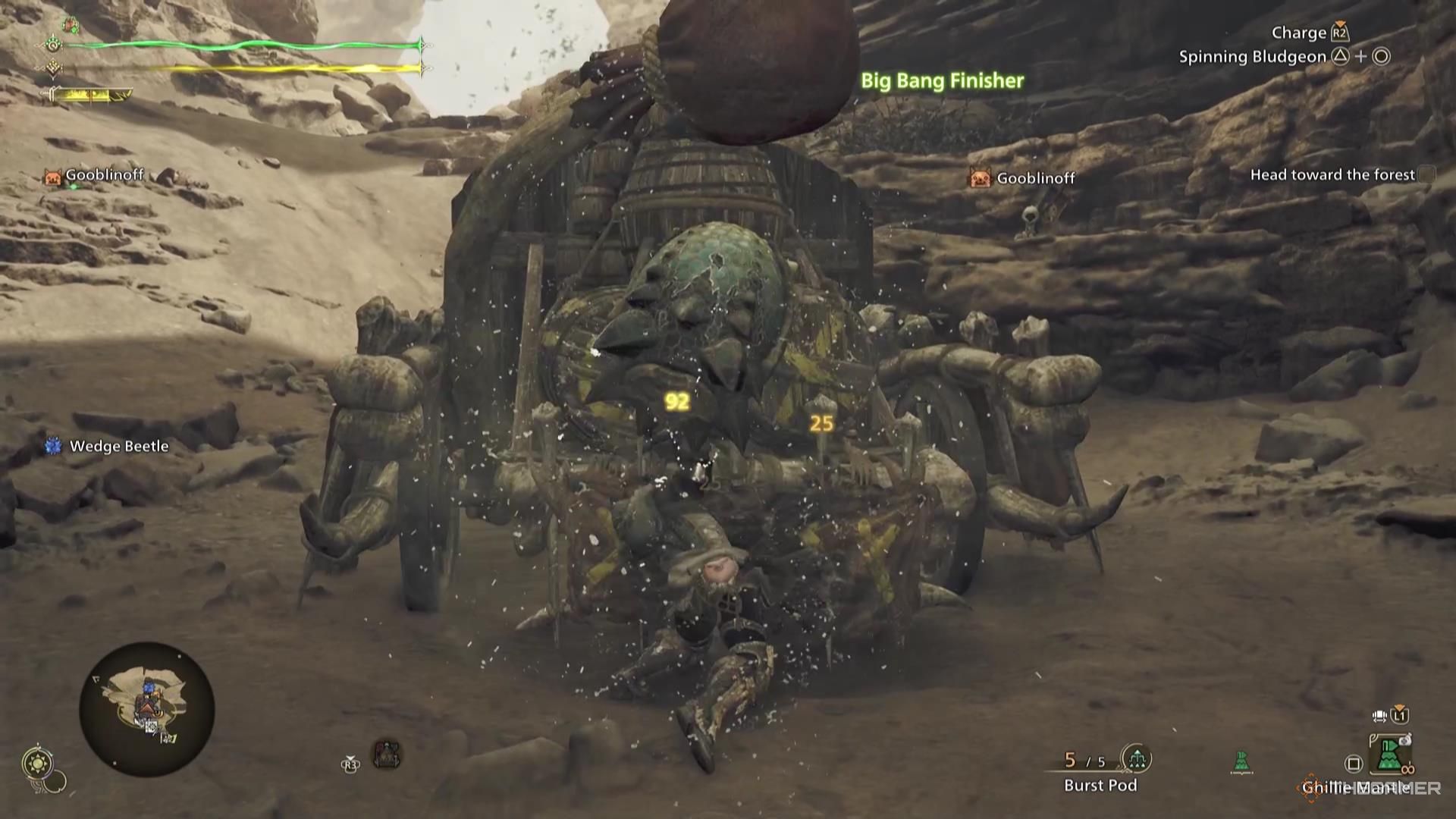Viewport: 1456px width, 819px height.
Task: Expand the infinity ammo indicator on Ghillie Mantle
Action: tap(1409, 770)
